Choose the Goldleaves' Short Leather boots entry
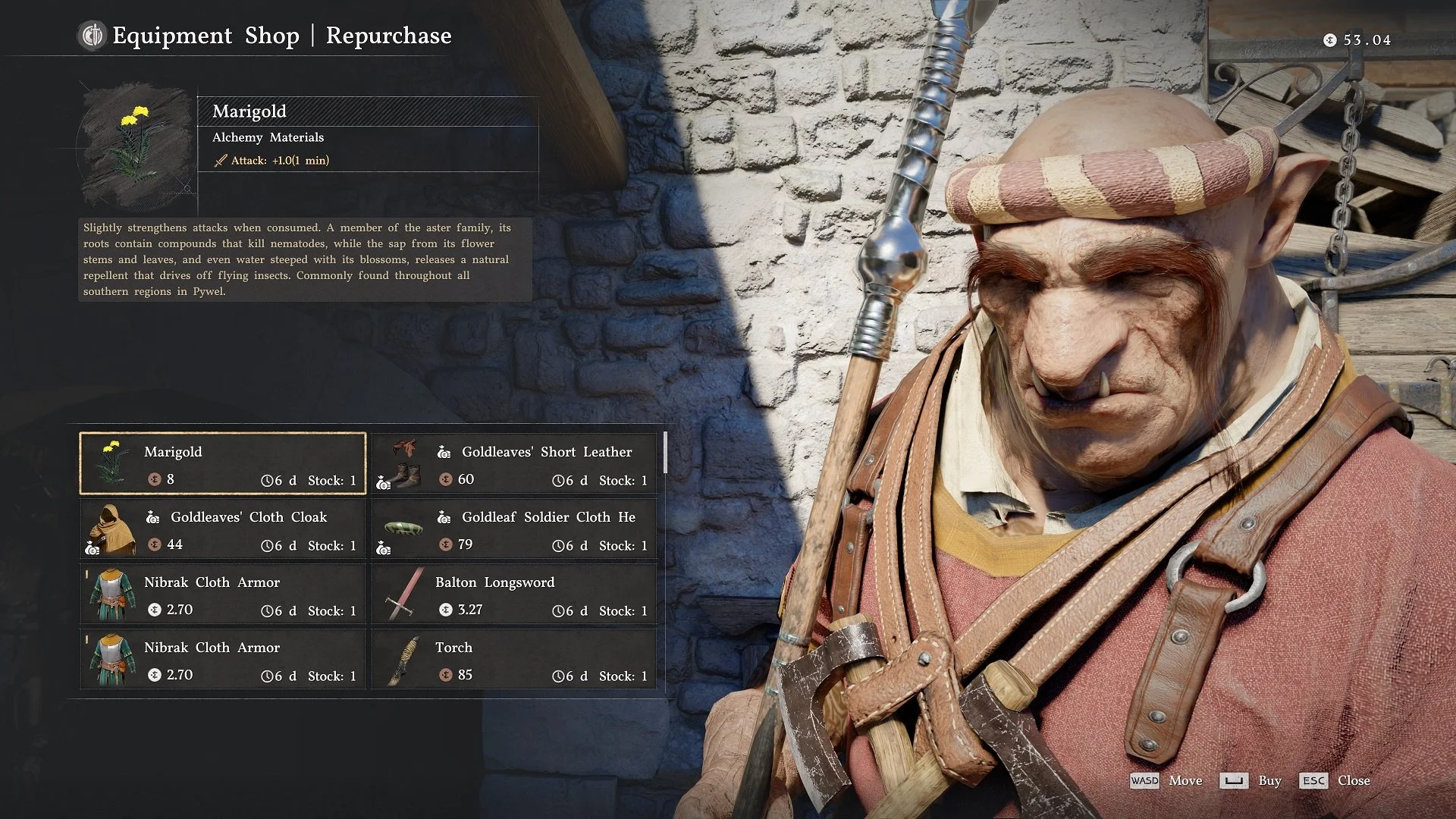 pyautogui.click(x=514, y=463)
